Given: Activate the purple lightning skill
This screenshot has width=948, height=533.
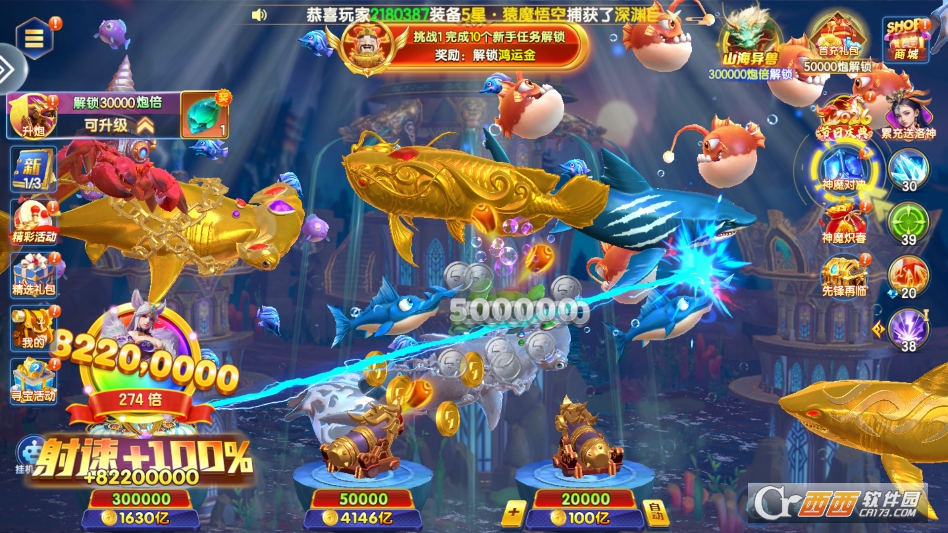Looking at the screenshot, I should click(908, 327).
